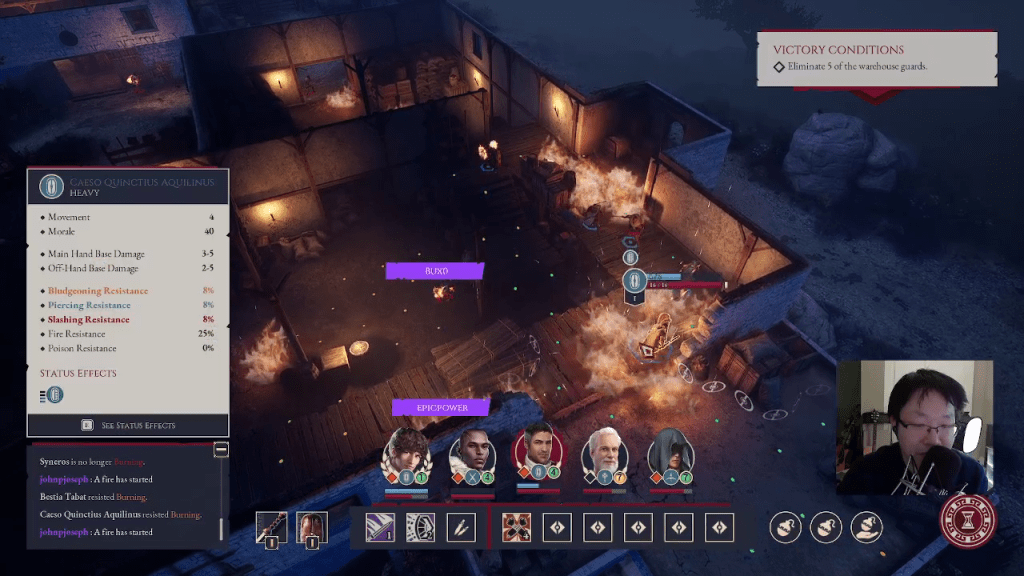
Task: Minimize the combat log
Action: pos(221,450)
